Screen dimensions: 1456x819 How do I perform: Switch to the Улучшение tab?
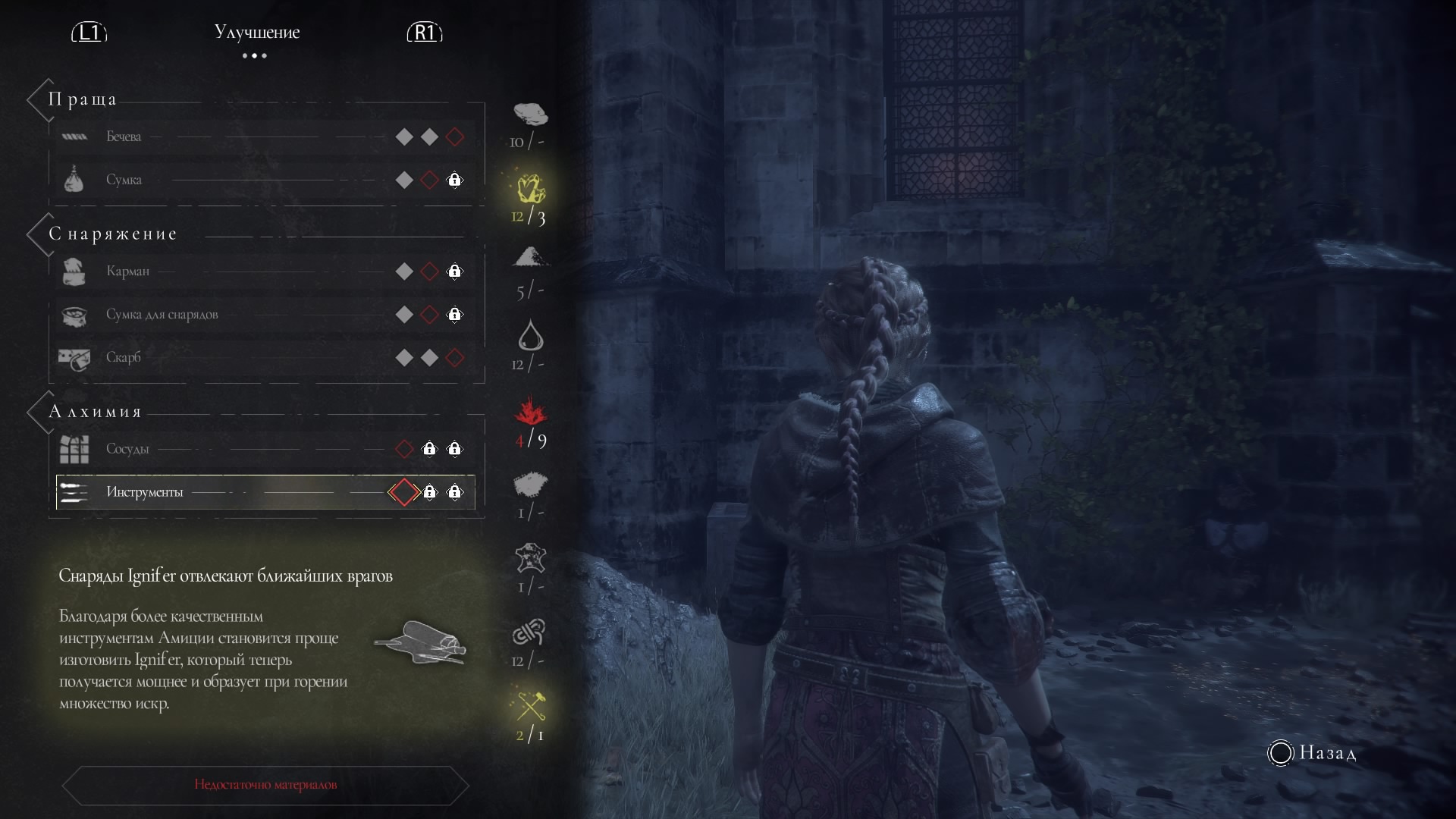tap(256, 33)
